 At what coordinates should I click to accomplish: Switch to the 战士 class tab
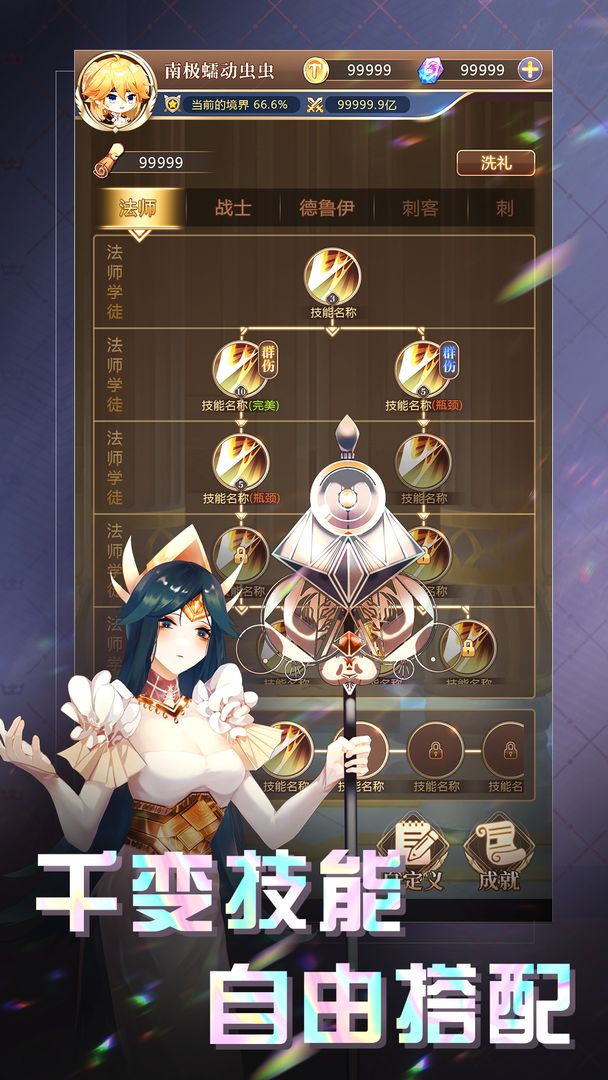(x=233, y=208)
